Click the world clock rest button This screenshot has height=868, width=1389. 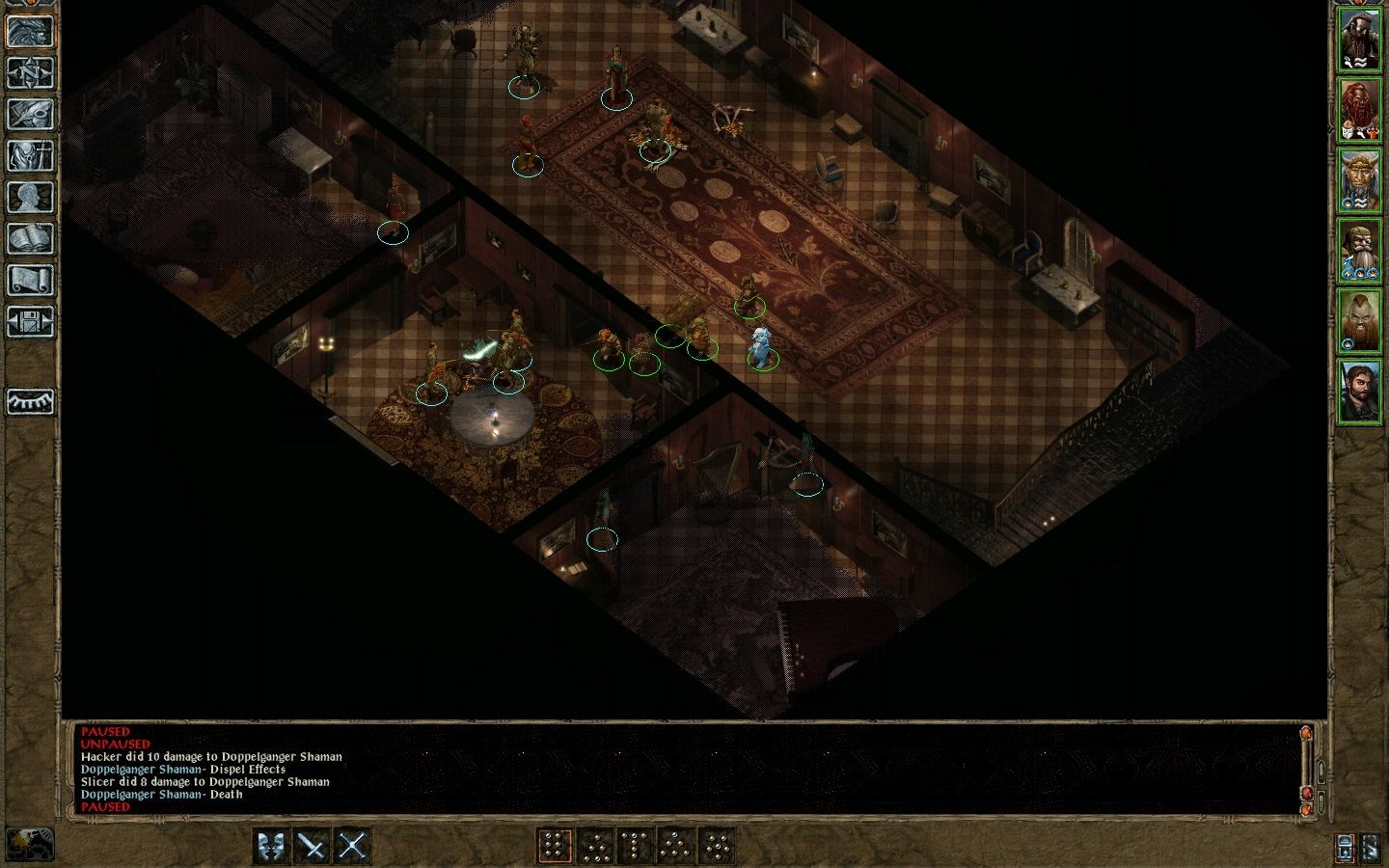28,844
